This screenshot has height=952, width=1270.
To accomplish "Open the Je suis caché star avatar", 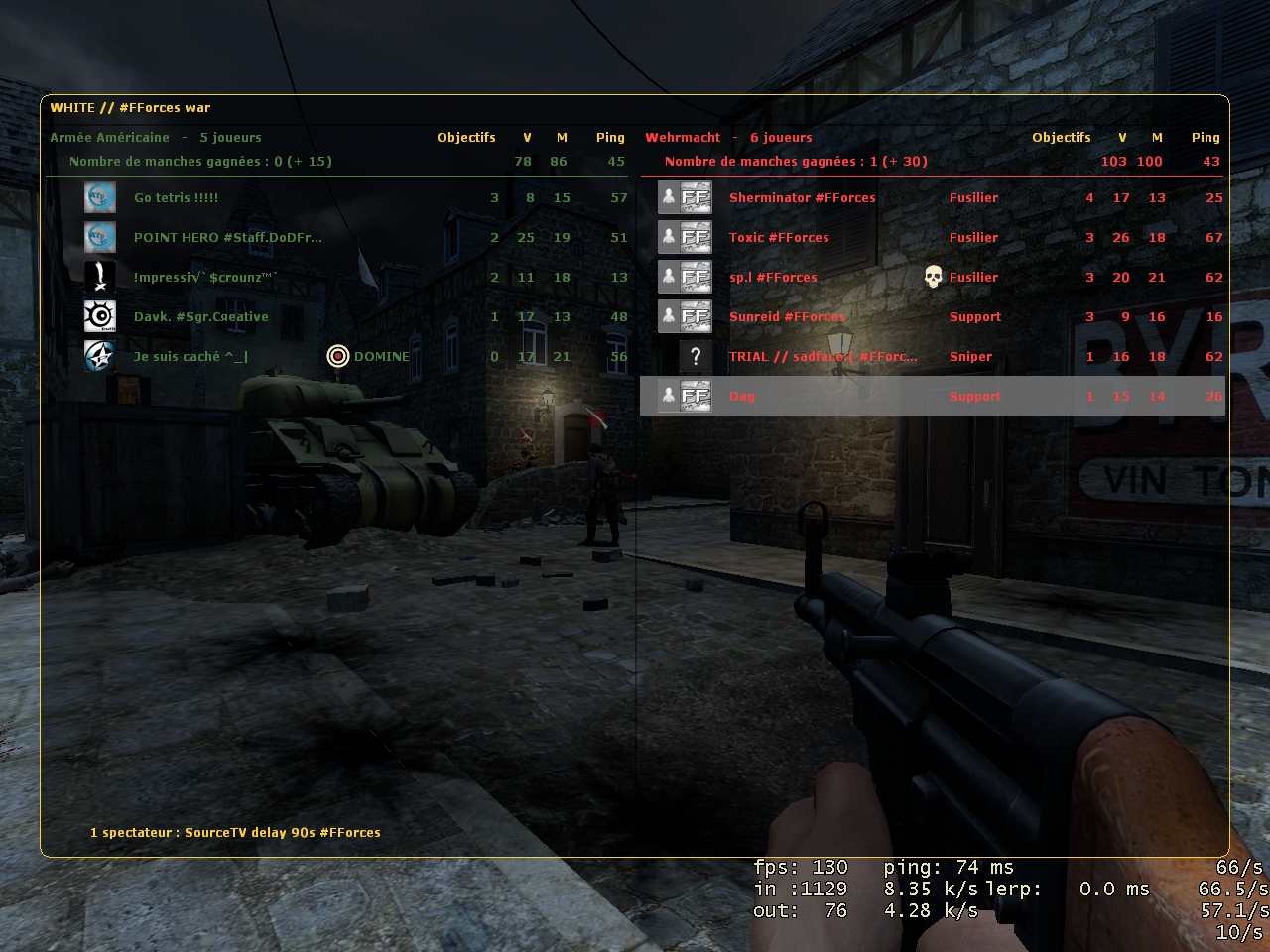I will coord(99,356).
